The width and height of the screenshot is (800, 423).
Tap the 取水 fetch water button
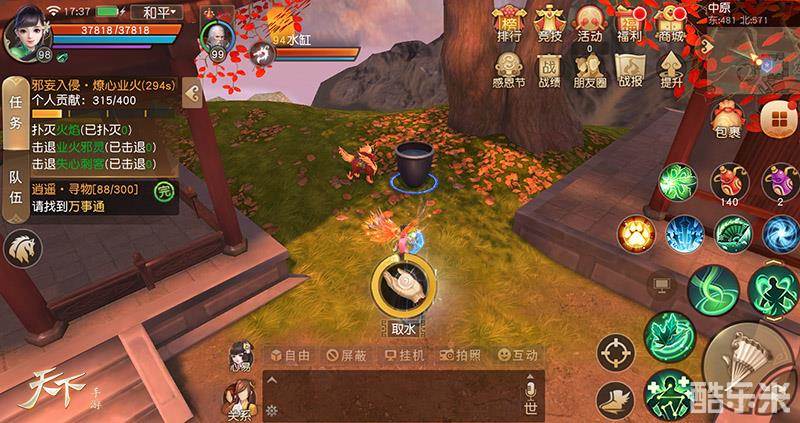tap(403, 286)
